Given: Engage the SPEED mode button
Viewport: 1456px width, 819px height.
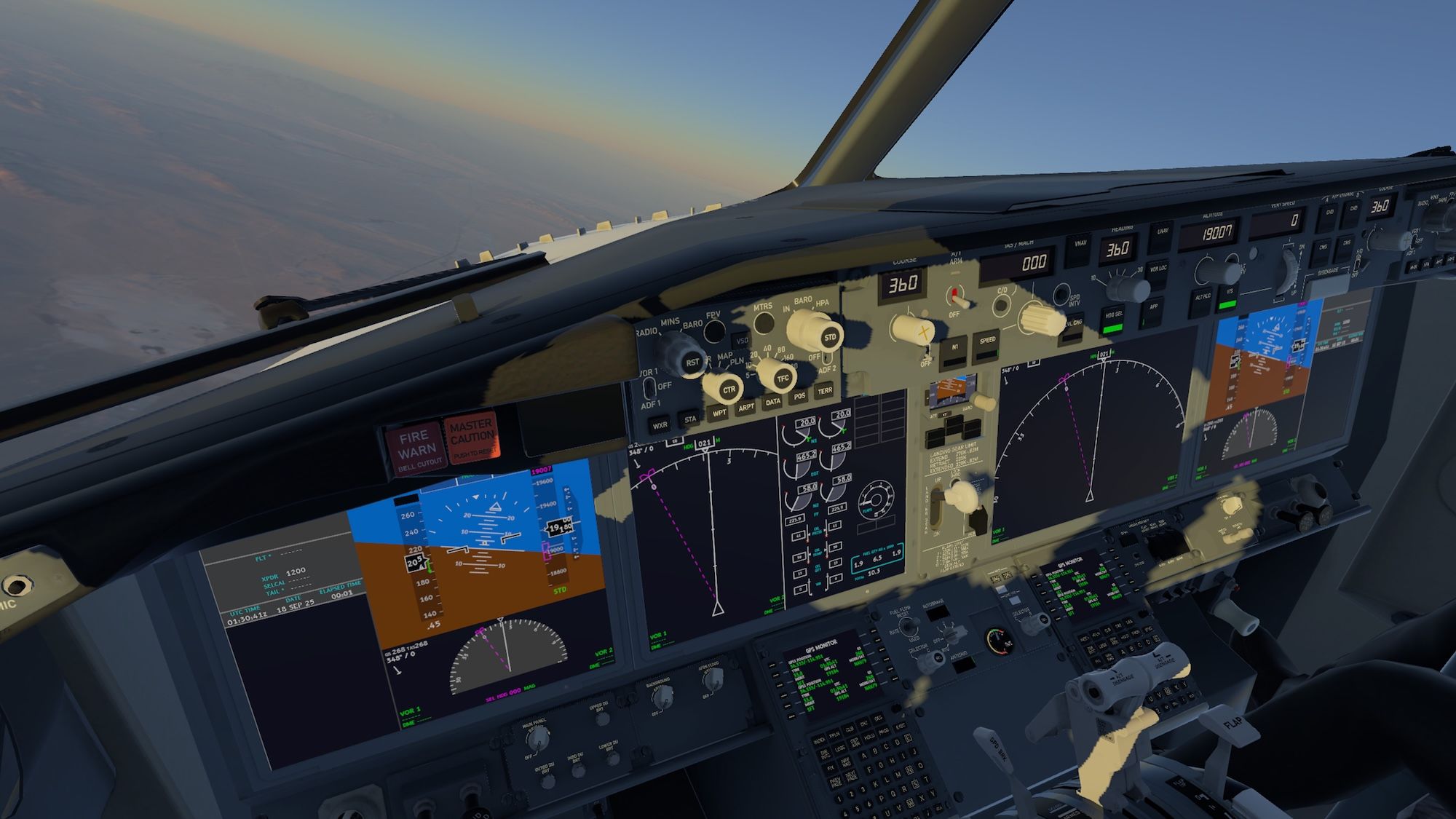Looking at the screenshot, I should 987,343.
